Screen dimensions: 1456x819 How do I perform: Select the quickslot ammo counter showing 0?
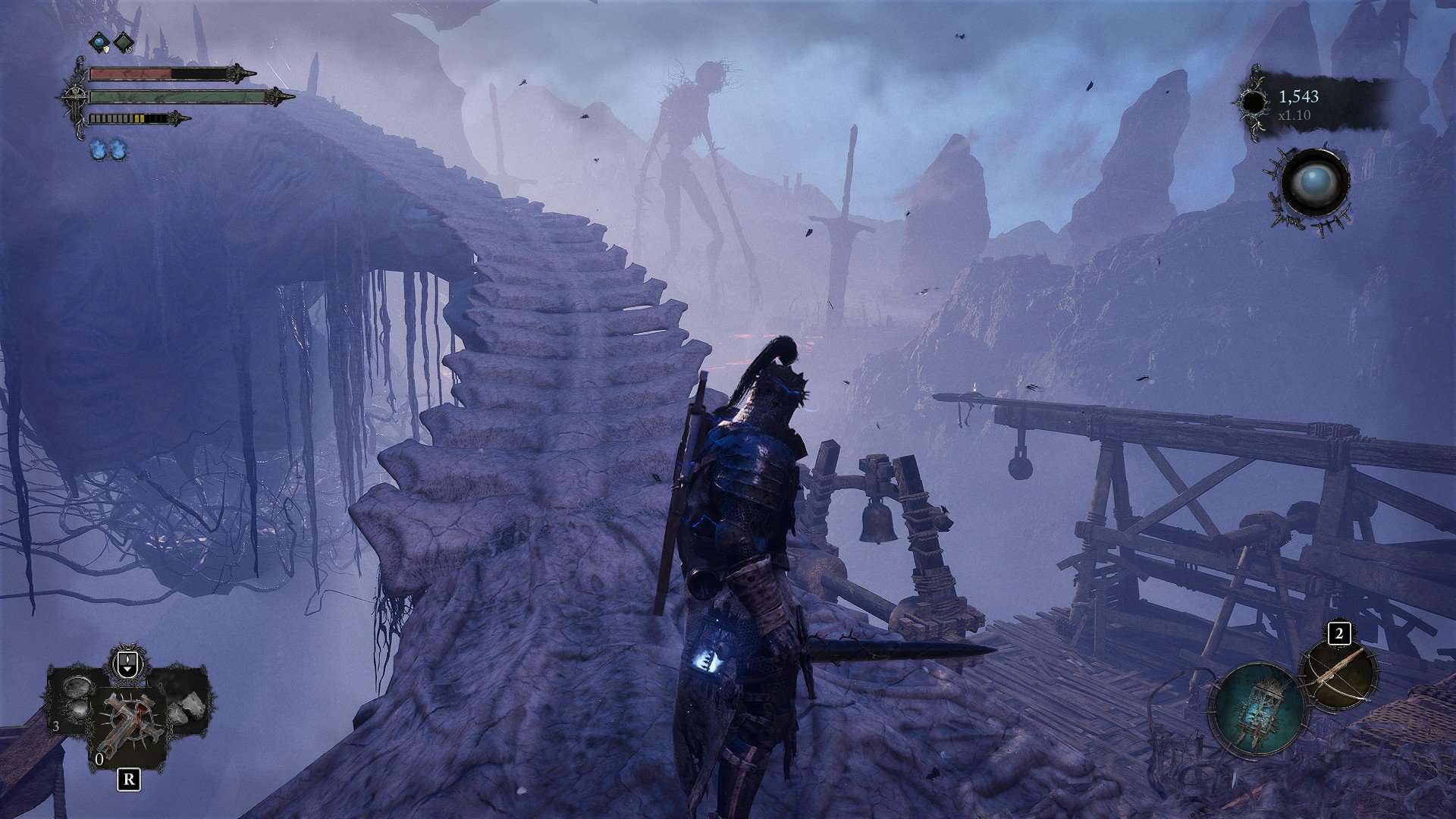pyautogui.click(x=99, y=759)
